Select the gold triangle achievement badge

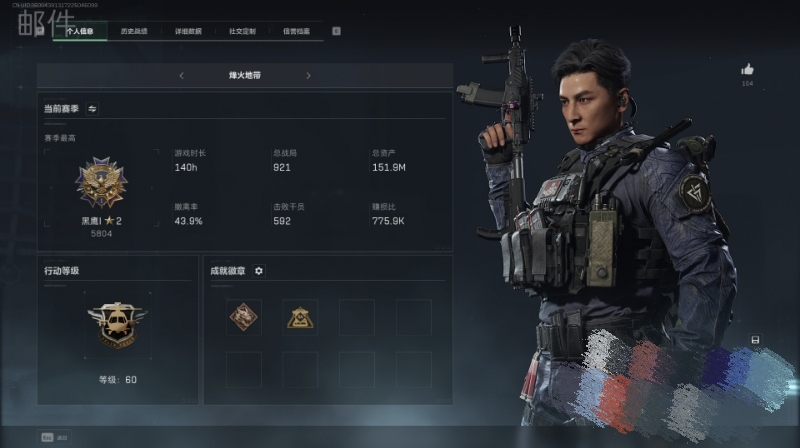(x=299, y=317)
